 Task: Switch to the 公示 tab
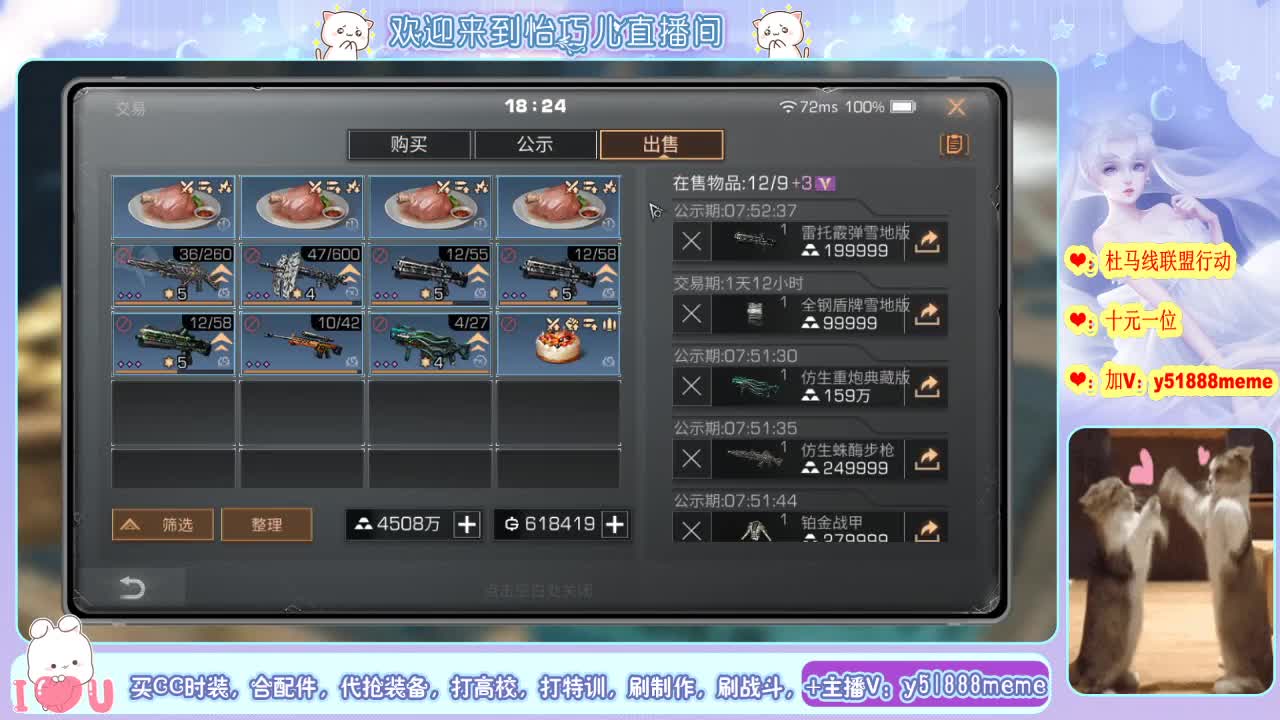click(535, 144)
